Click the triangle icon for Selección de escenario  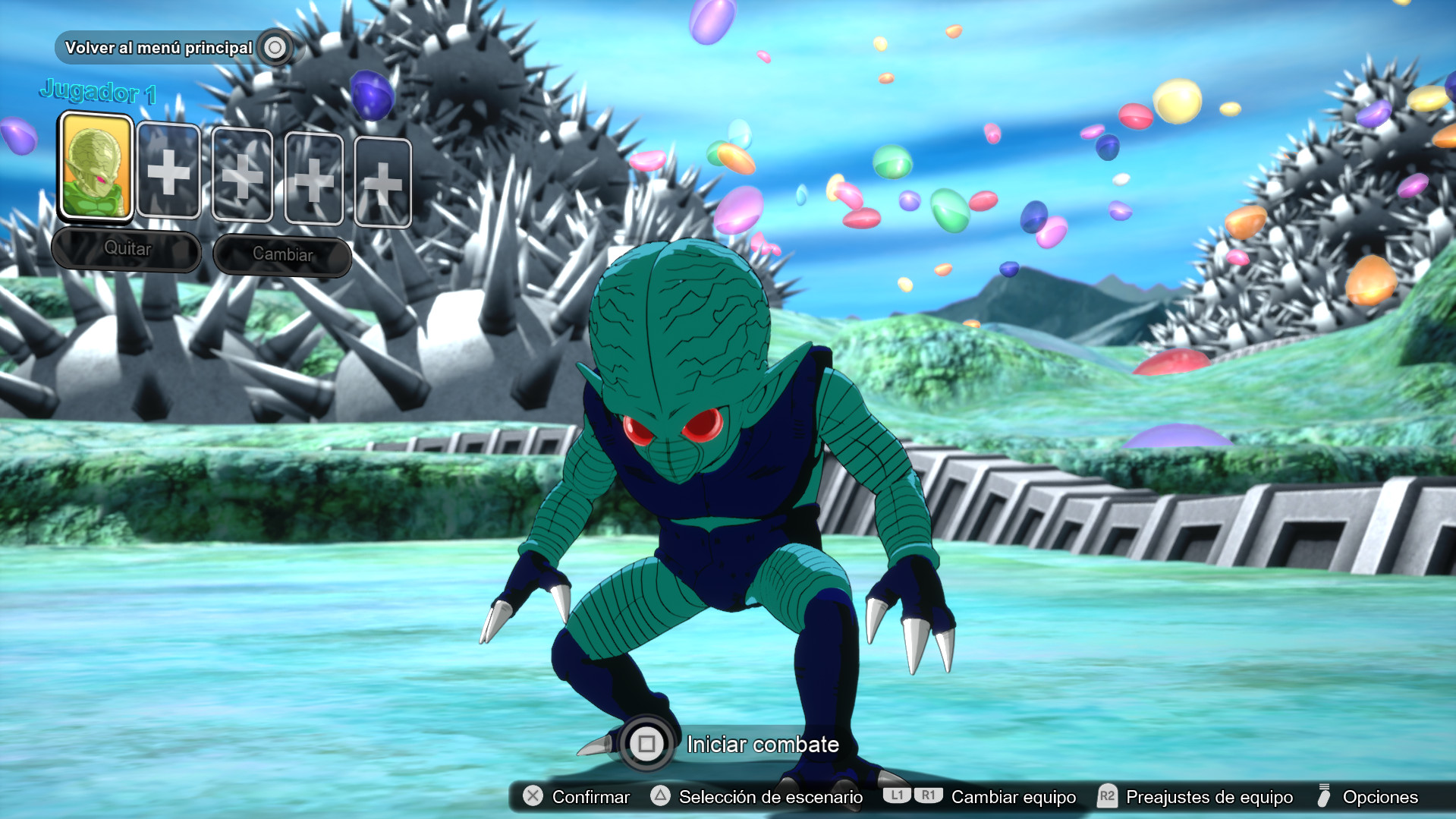point(659,797)
